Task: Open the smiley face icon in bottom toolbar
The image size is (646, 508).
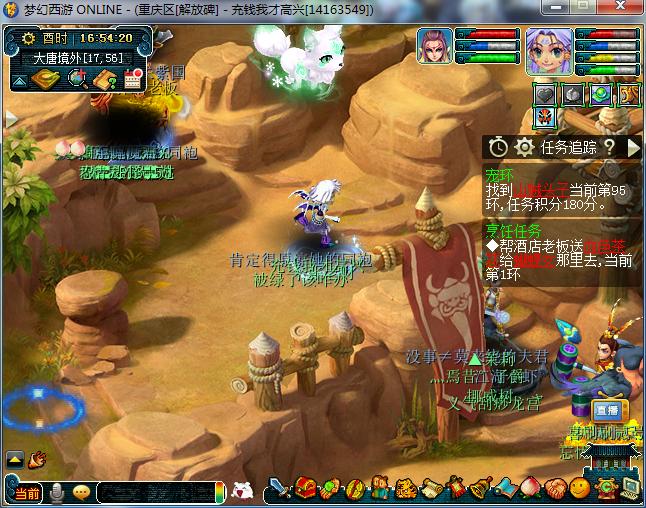Action: coord(579,488)
